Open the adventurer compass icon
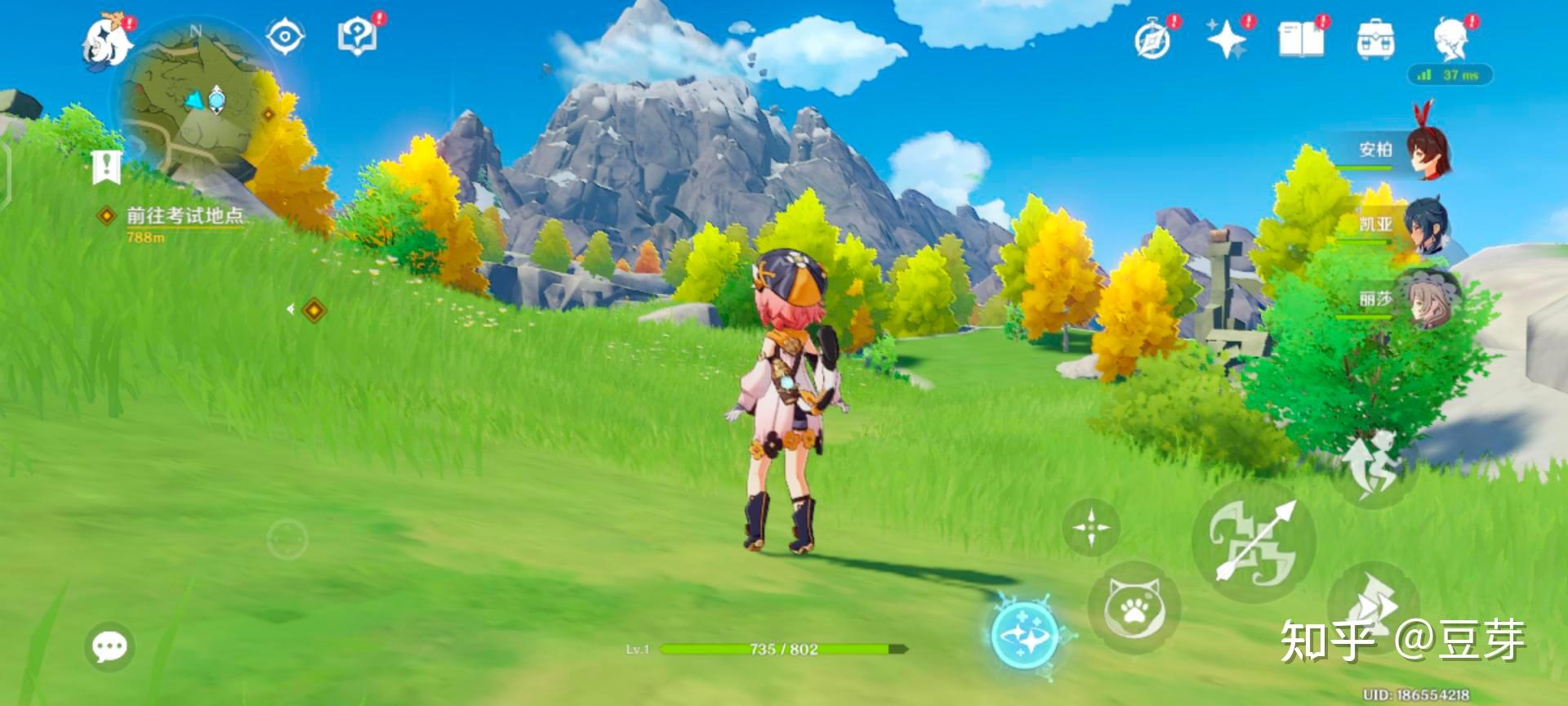1568x706 pixels. (x=1153, y=40)
